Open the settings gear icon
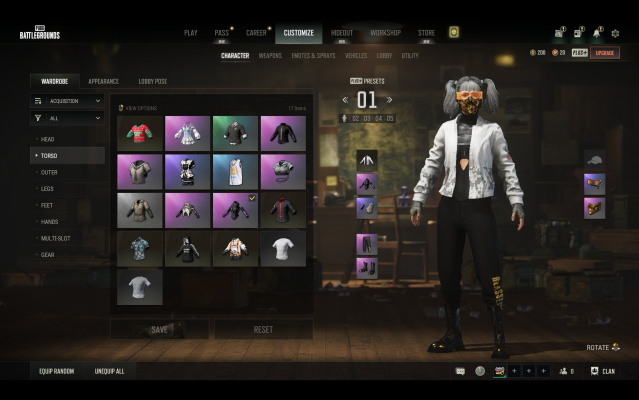The height and width of the screenshot is (400, 639). (615, 33)
